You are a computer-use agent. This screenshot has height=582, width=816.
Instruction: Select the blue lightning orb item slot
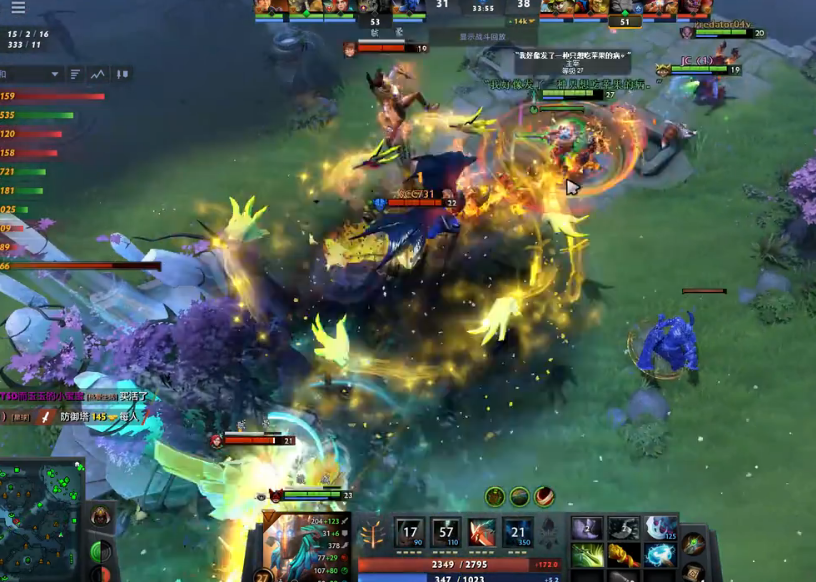tap(659, 554)
